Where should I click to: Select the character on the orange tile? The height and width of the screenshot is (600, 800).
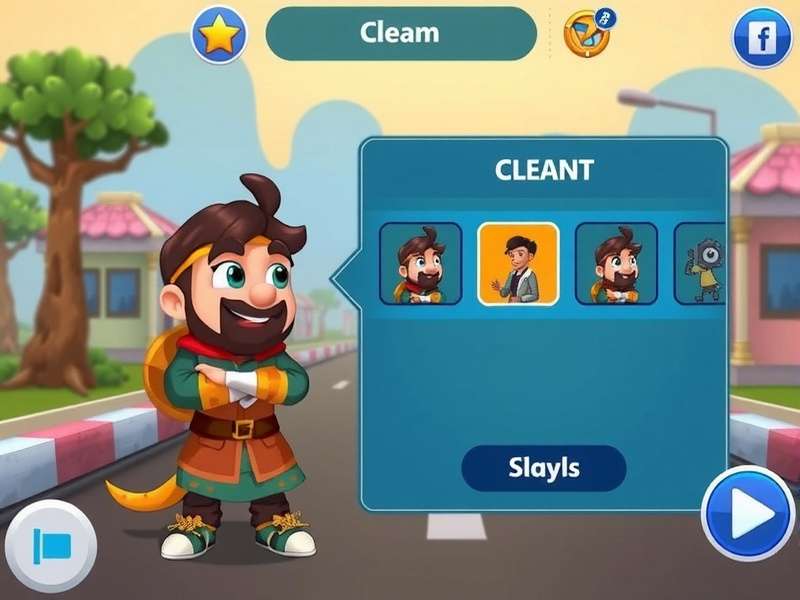[518, 263]
